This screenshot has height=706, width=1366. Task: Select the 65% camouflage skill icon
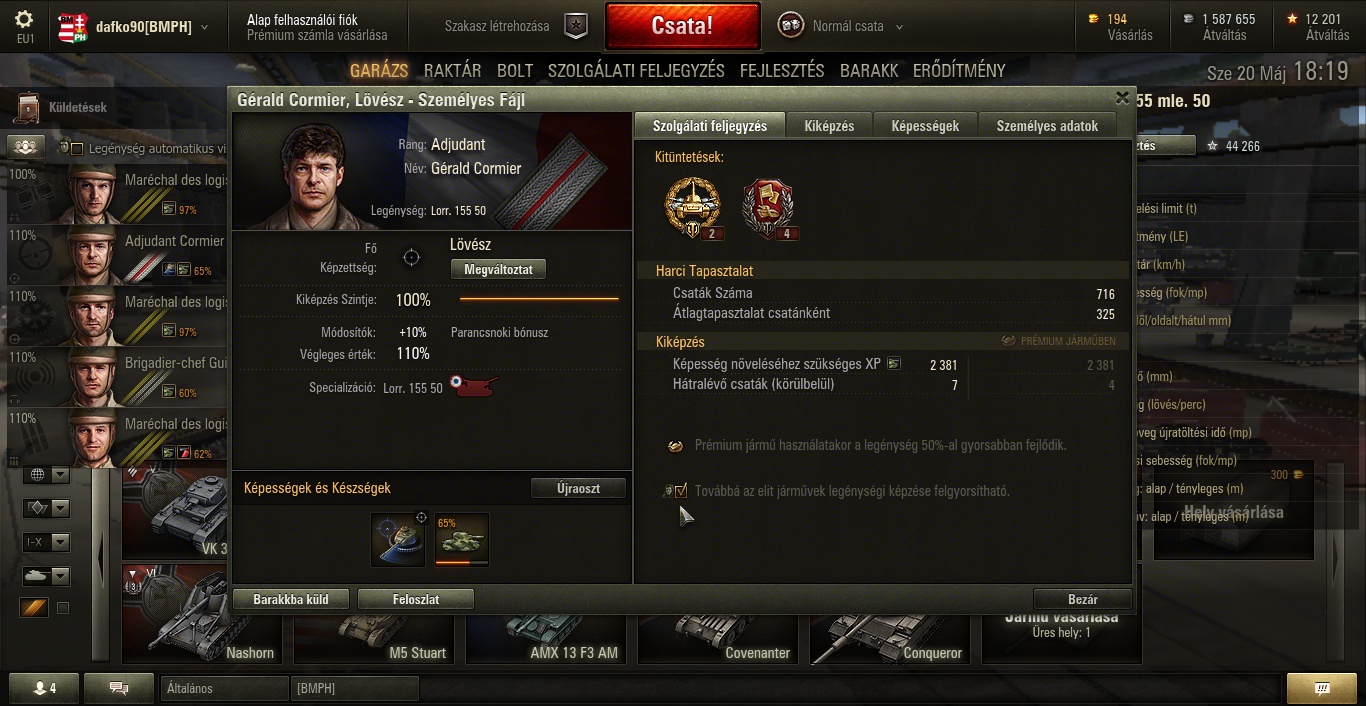(461, 540)
